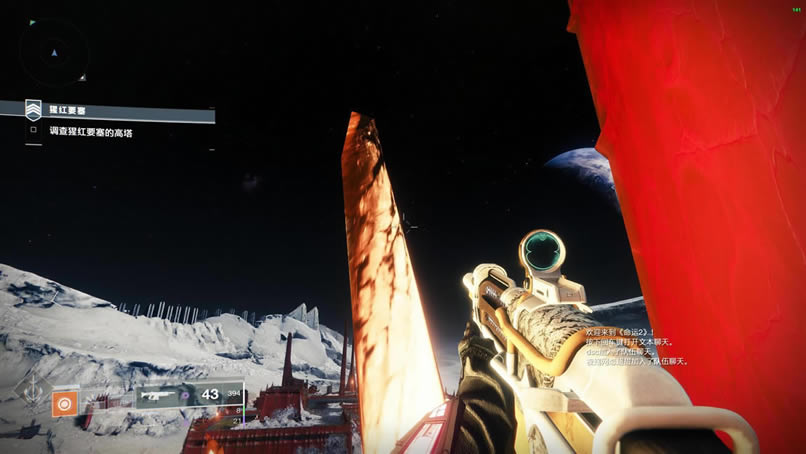Open the text chat message box
This screenshot has width=806, height=454.
(636, 343)
